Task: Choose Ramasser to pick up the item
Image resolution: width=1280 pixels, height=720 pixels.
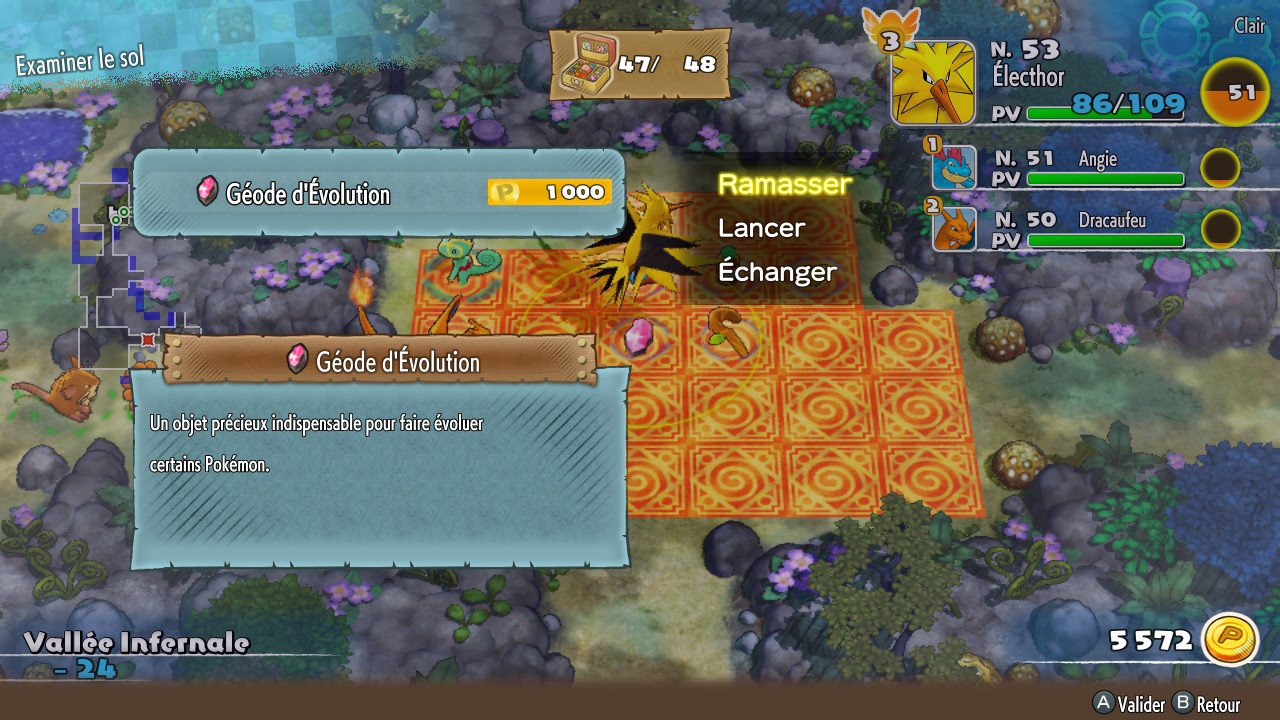Action: pos(784,184)
